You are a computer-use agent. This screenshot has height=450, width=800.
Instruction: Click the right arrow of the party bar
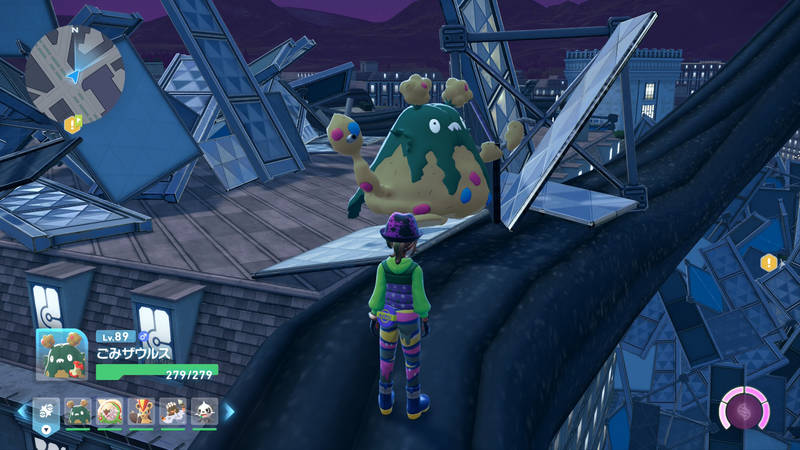coord(229,411)
